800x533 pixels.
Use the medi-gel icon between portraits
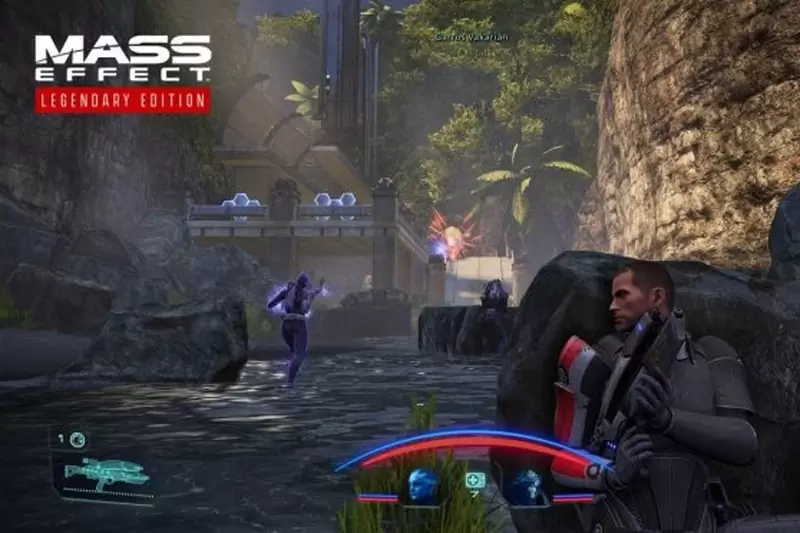tap(474, 481)
